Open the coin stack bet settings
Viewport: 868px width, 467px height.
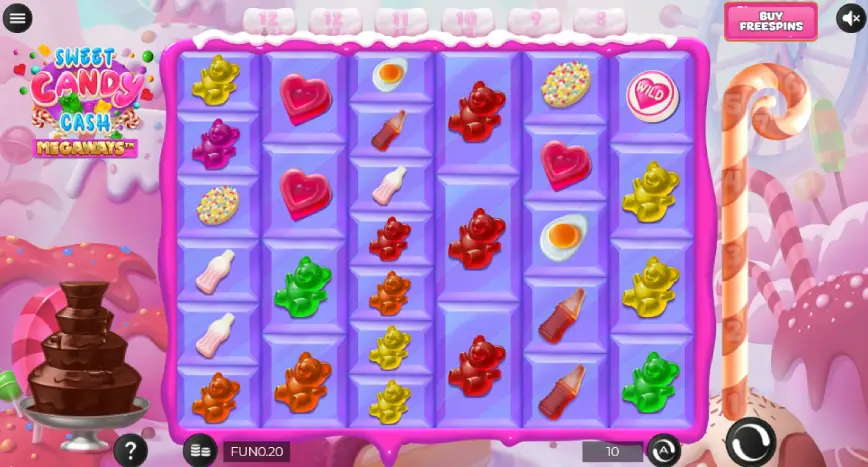200,450
